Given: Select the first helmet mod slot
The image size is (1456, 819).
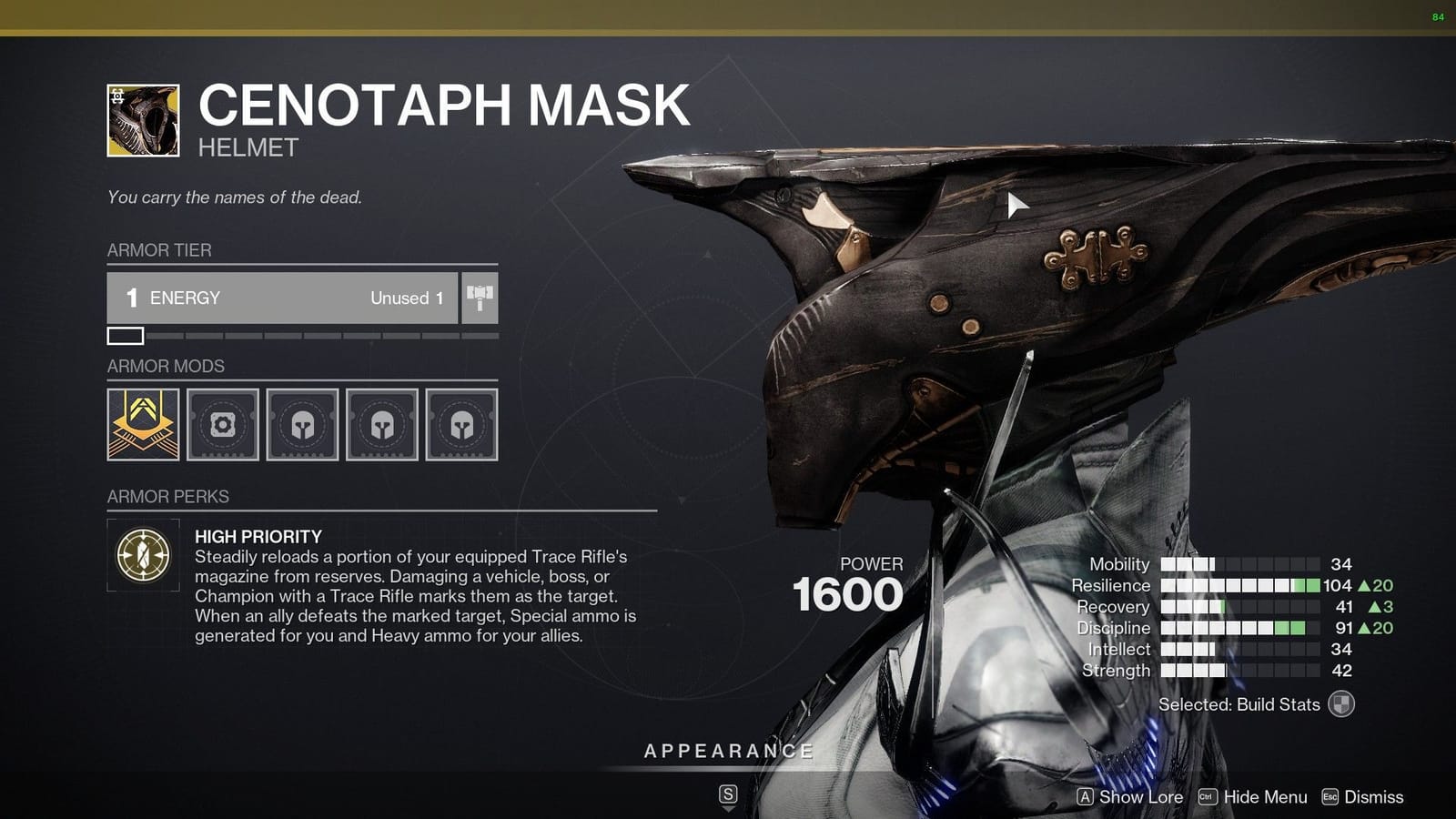Looking at the screenshot, I should click(302, 424).
